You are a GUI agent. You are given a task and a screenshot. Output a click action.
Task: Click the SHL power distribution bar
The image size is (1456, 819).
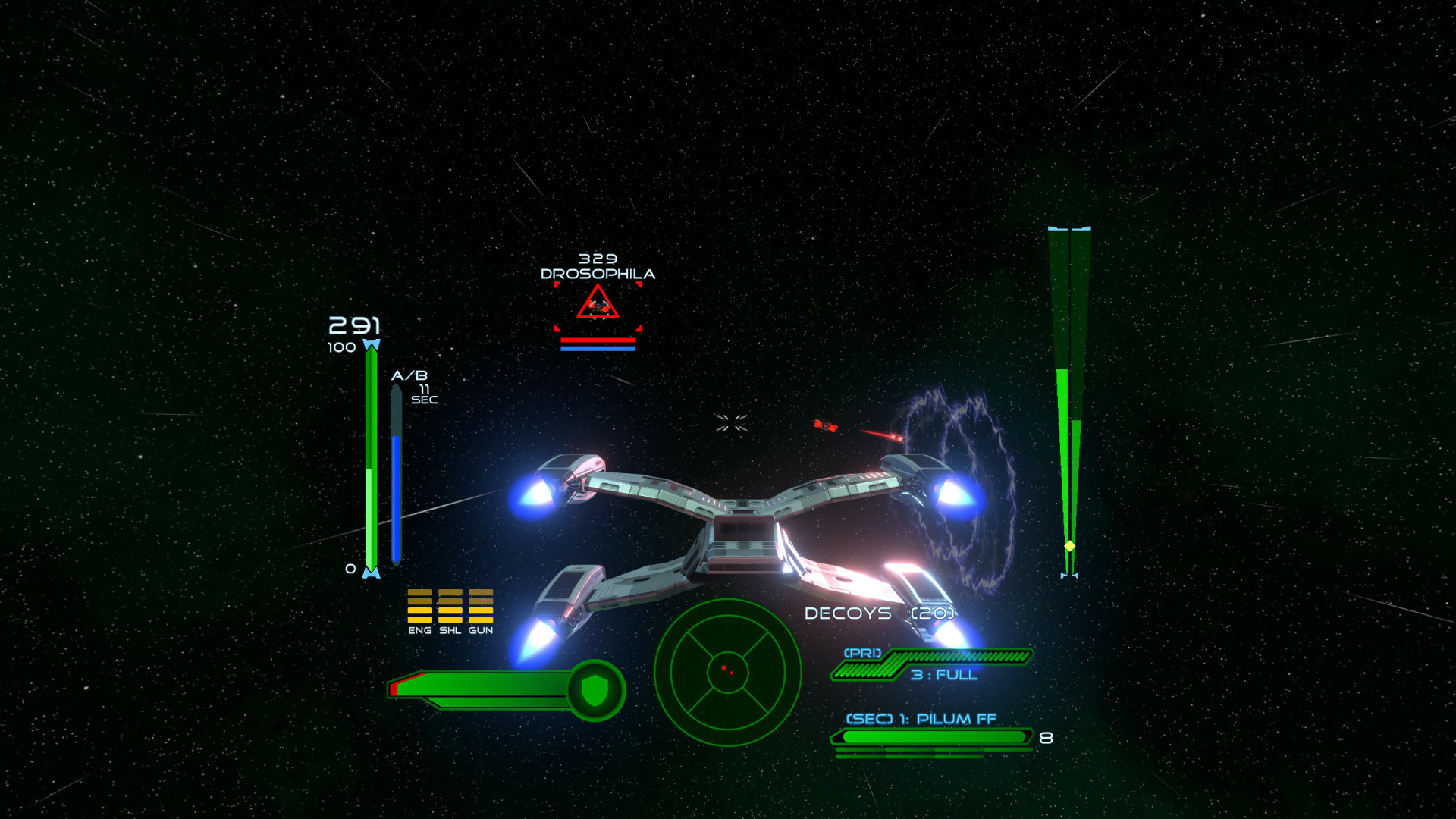click(x=450, y=607)
